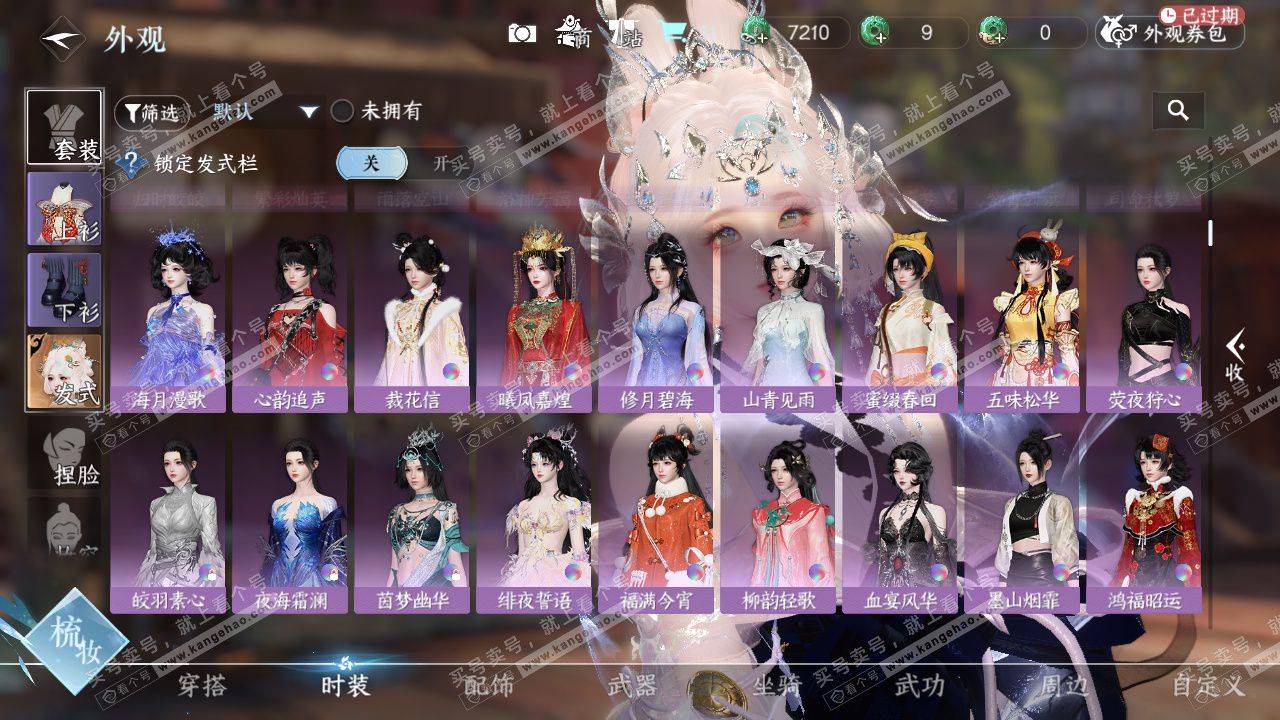
Task: Switch to the 套装 category tab
Action: pyautogui.click(x=64, y=127)
